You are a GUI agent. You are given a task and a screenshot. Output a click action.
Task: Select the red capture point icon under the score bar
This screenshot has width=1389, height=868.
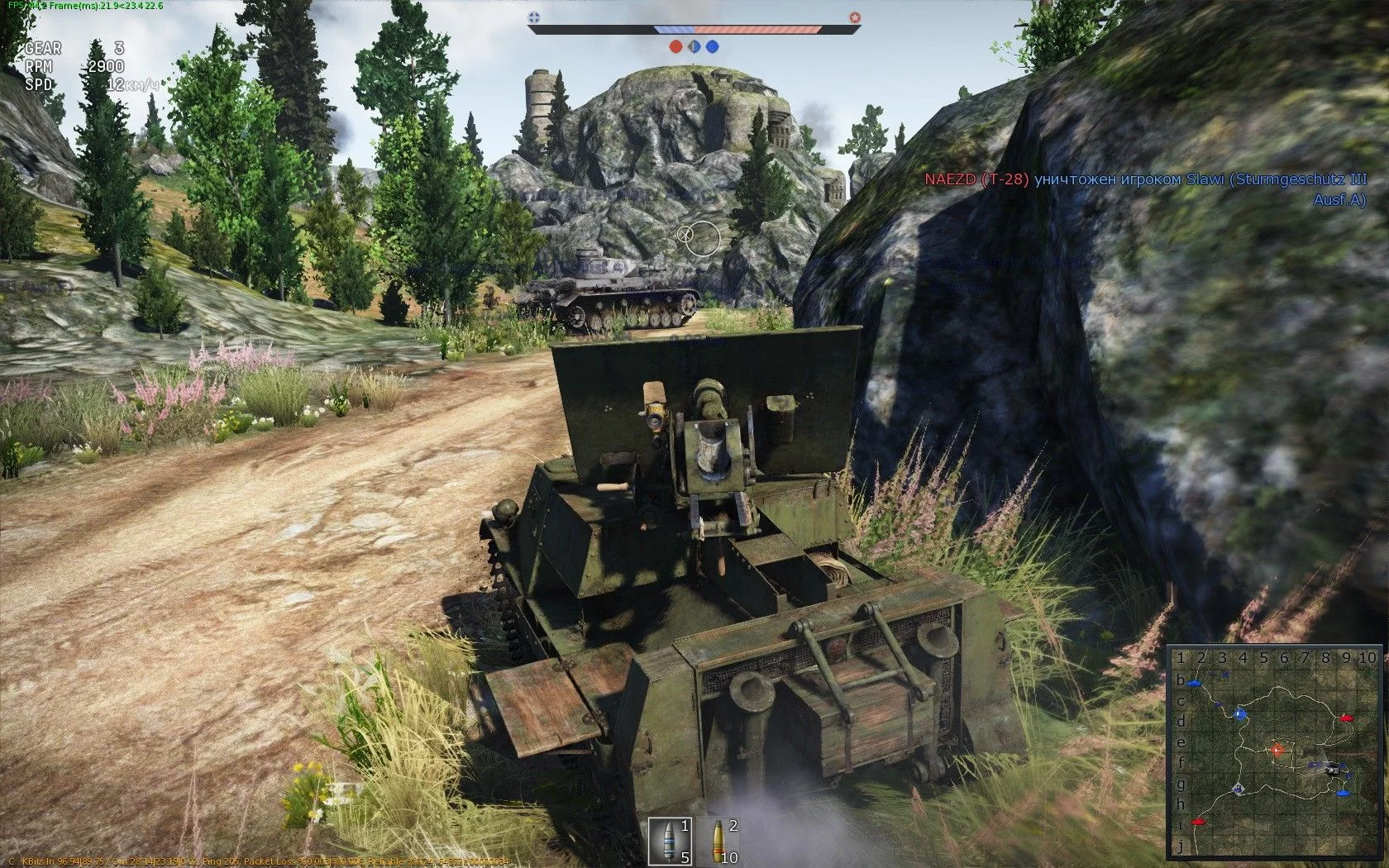click(x=675, y=46)
